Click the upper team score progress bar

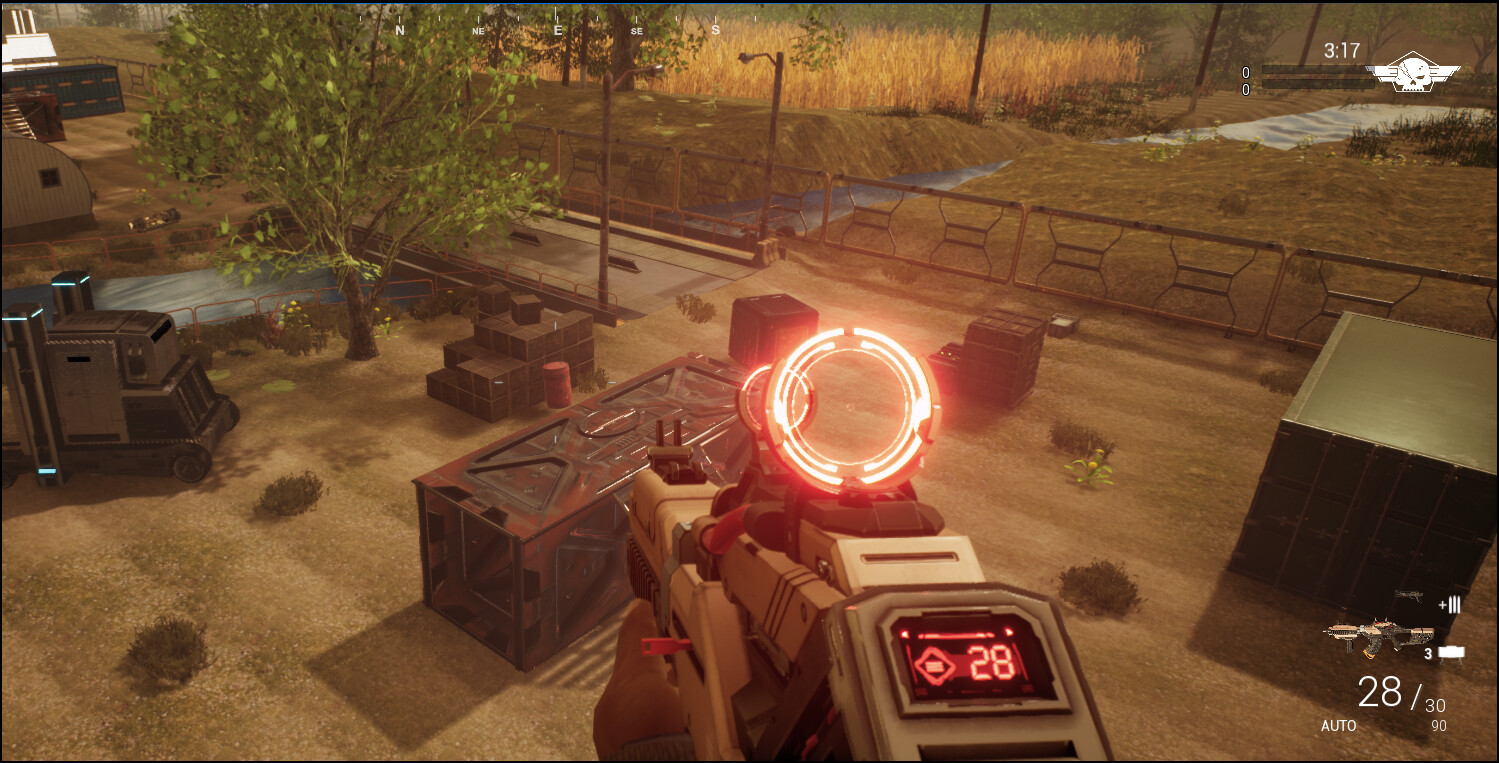point(1316,71)
